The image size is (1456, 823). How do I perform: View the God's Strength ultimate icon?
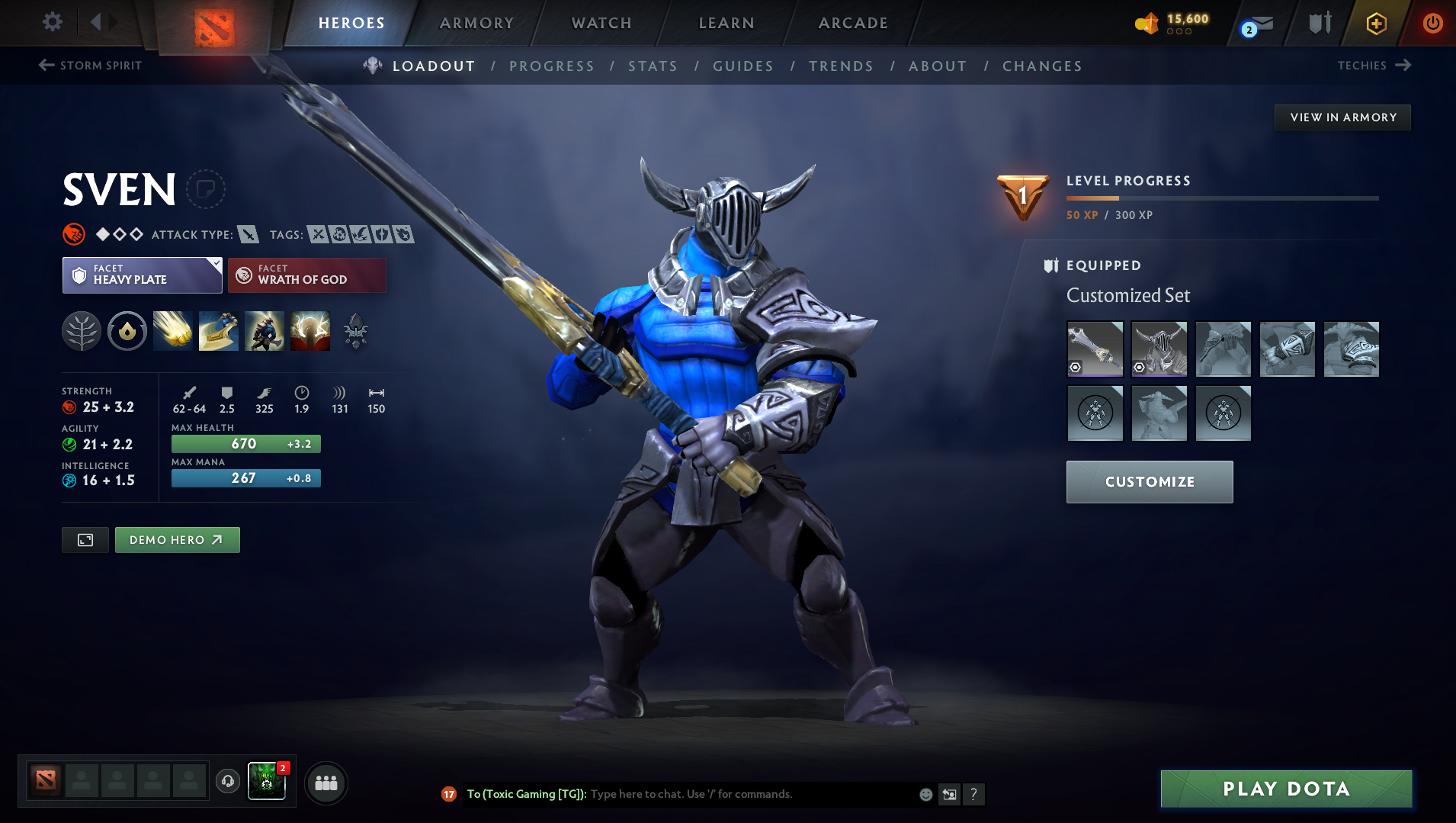click(310, 331)
